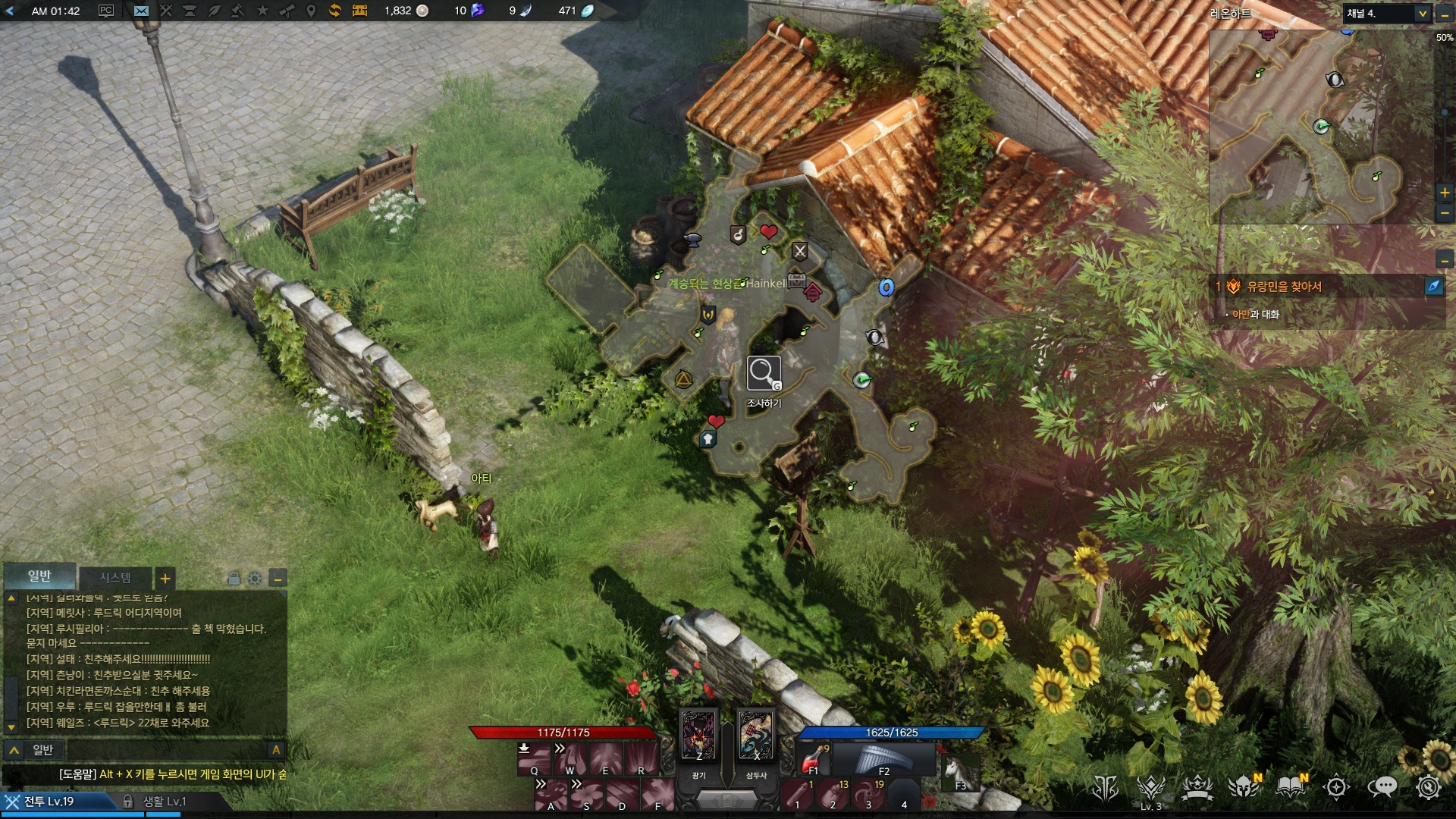Click the chat message input field
Image resolution: width=1456 pixels, height=819 pixels.
167,750
